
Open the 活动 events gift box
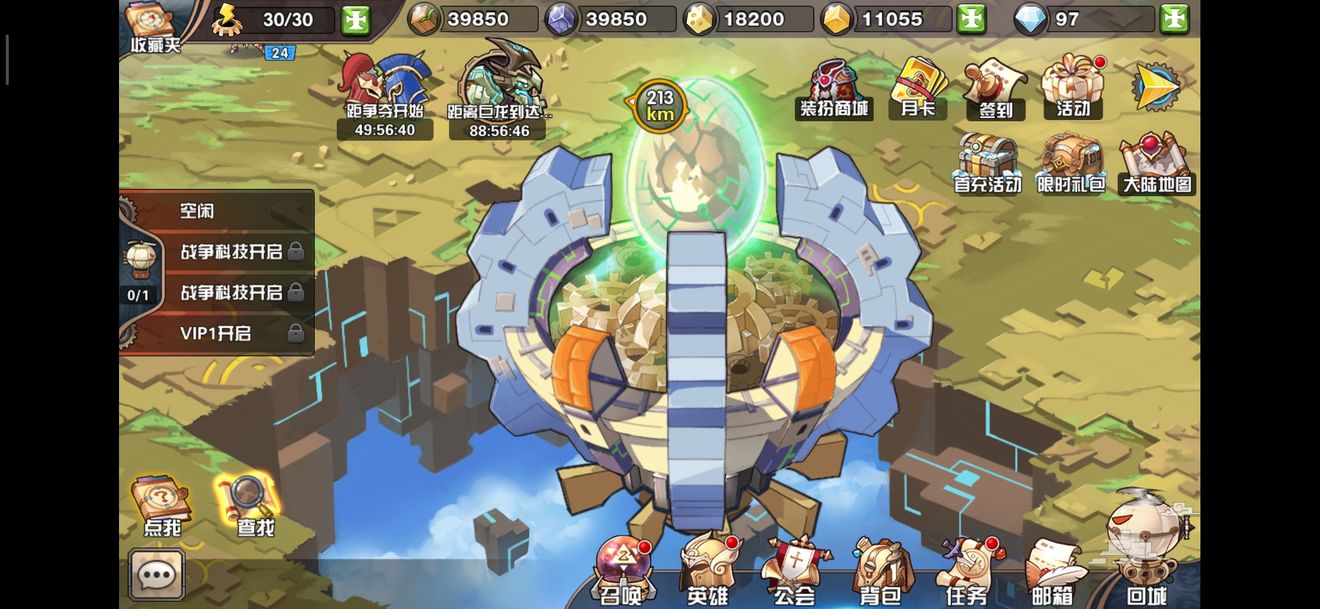coord(1072,89)
